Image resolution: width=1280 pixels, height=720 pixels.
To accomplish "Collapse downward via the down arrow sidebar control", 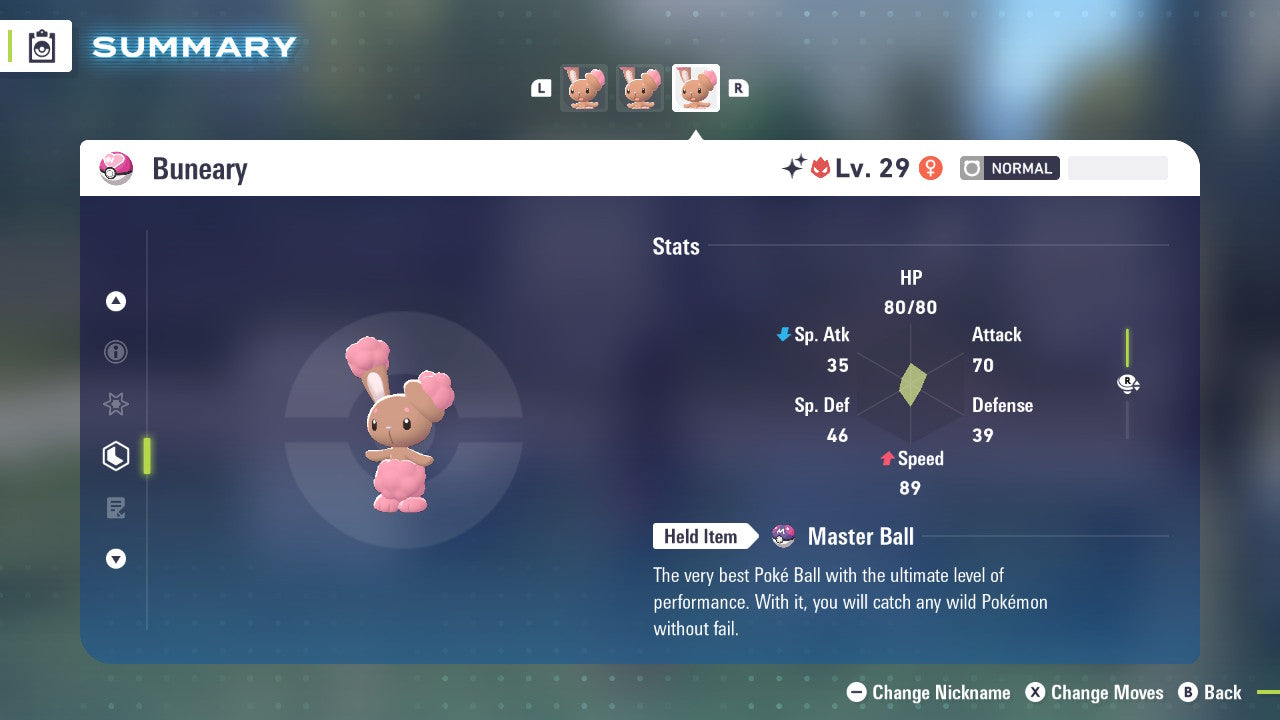I will pos(116,559).
